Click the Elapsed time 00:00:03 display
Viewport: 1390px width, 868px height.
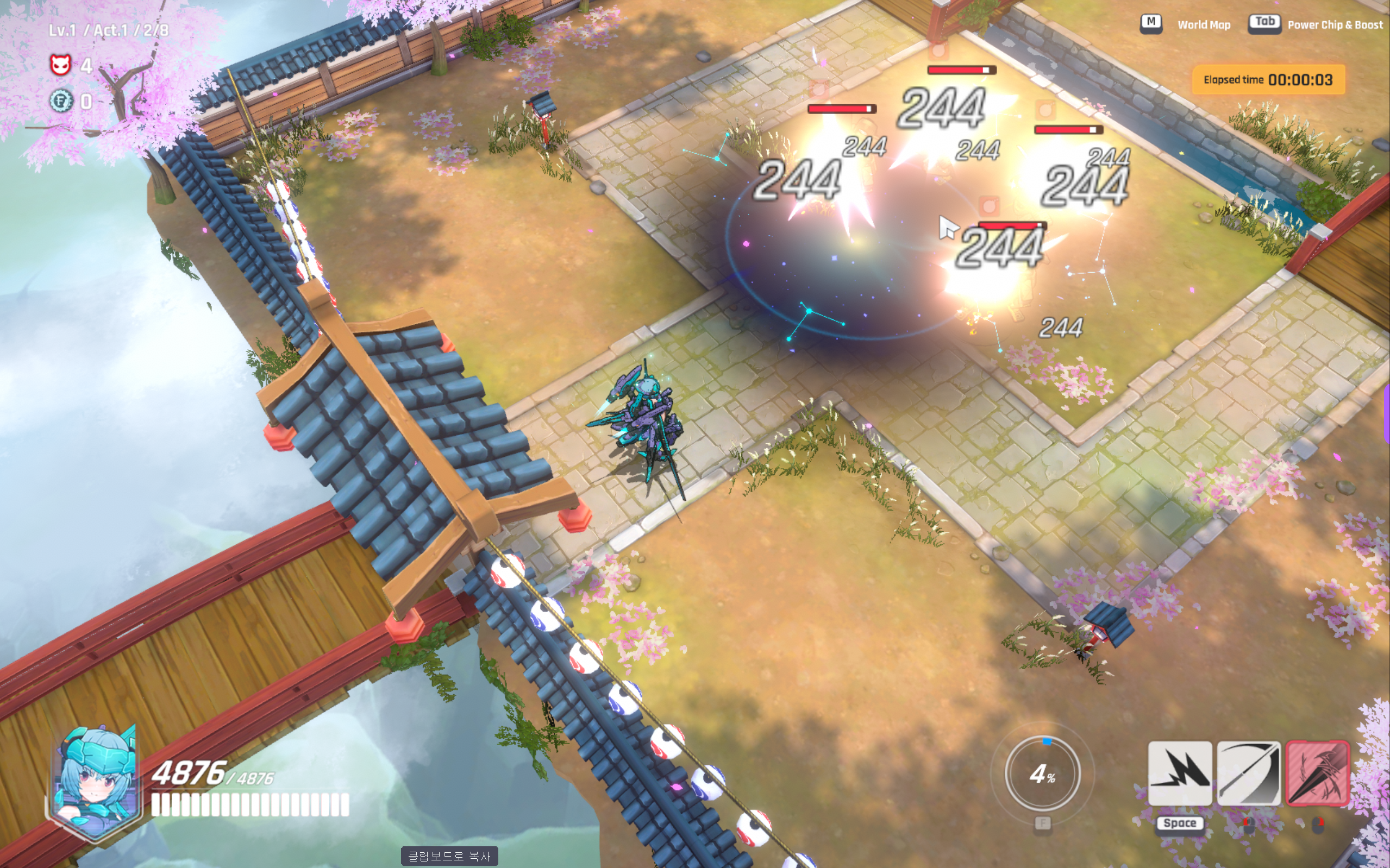pyautogui.click(x=1268, y=80)
